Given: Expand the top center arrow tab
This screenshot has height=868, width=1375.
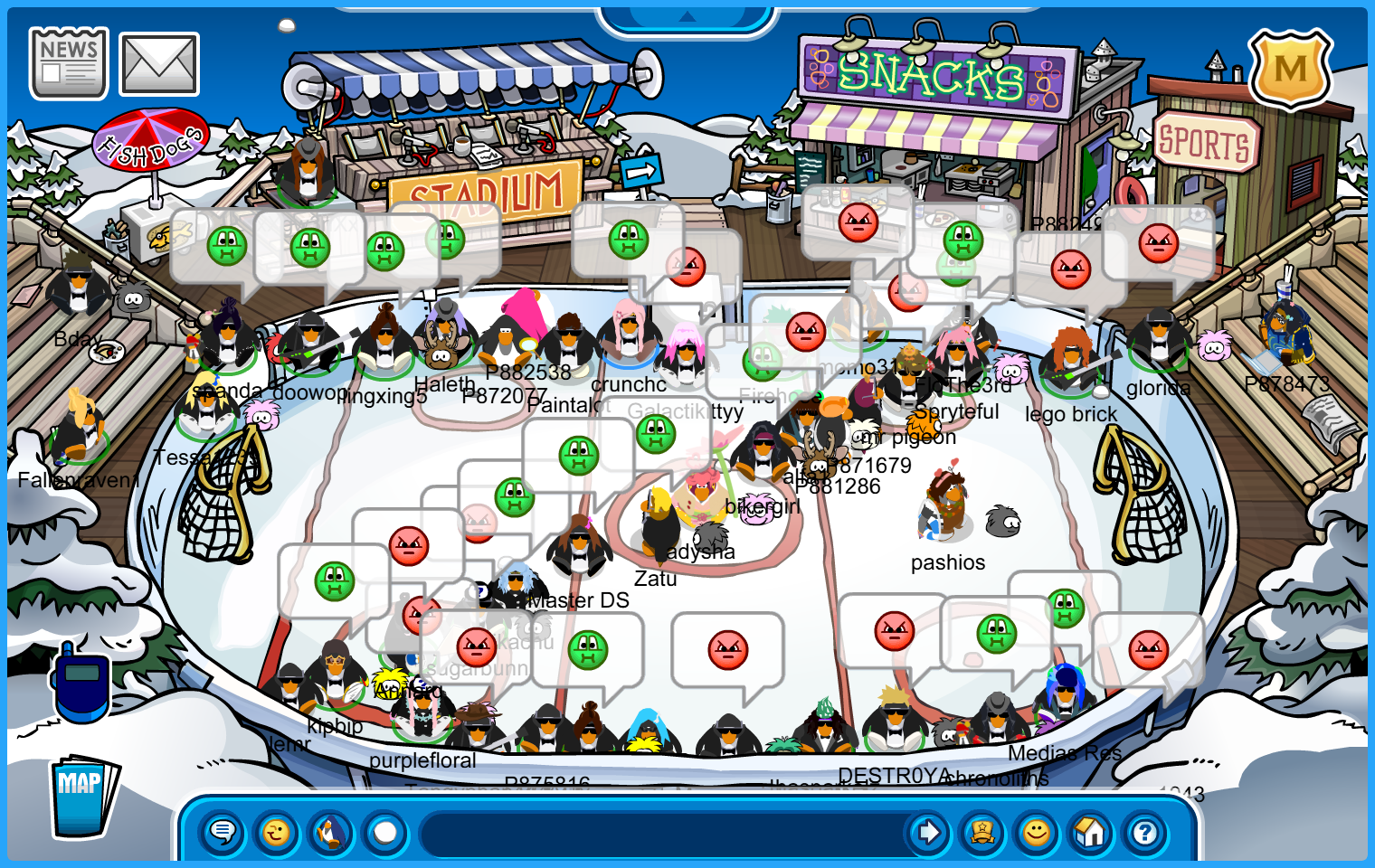Looking at the screenshot, I should tap(687, 16).
